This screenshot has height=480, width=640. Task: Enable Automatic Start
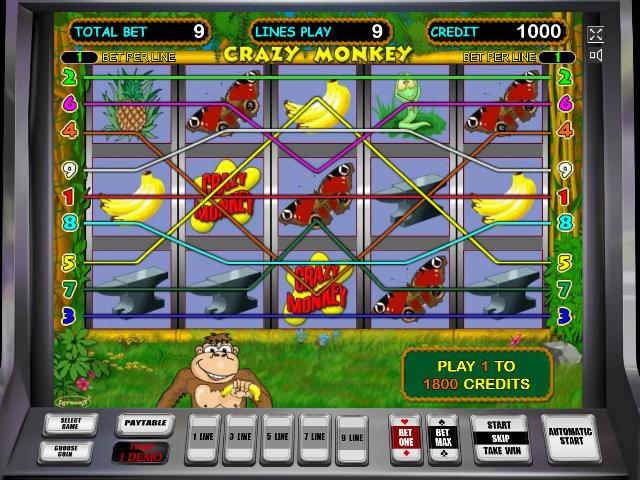571,437
